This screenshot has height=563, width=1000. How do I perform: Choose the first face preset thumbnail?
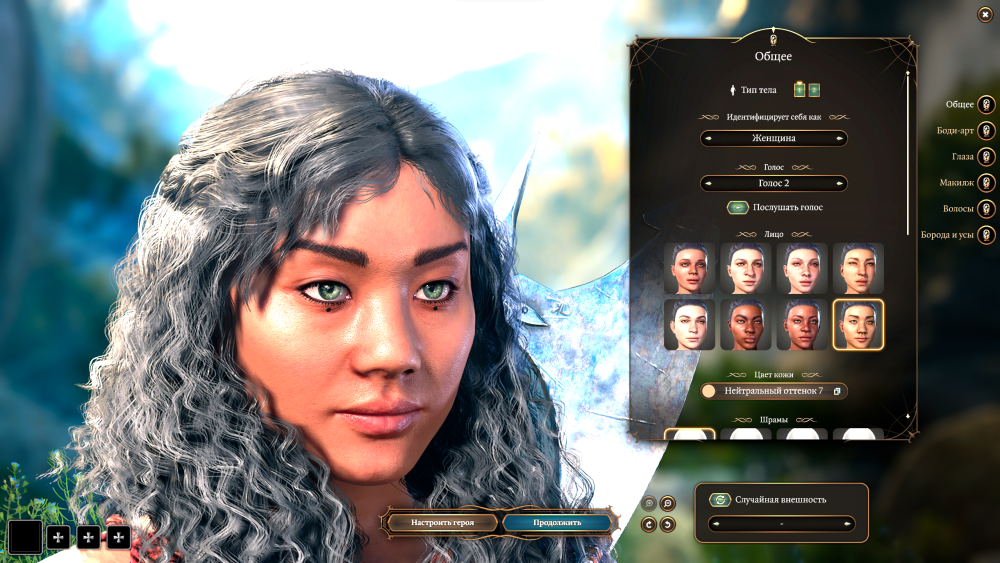[689, 268]
